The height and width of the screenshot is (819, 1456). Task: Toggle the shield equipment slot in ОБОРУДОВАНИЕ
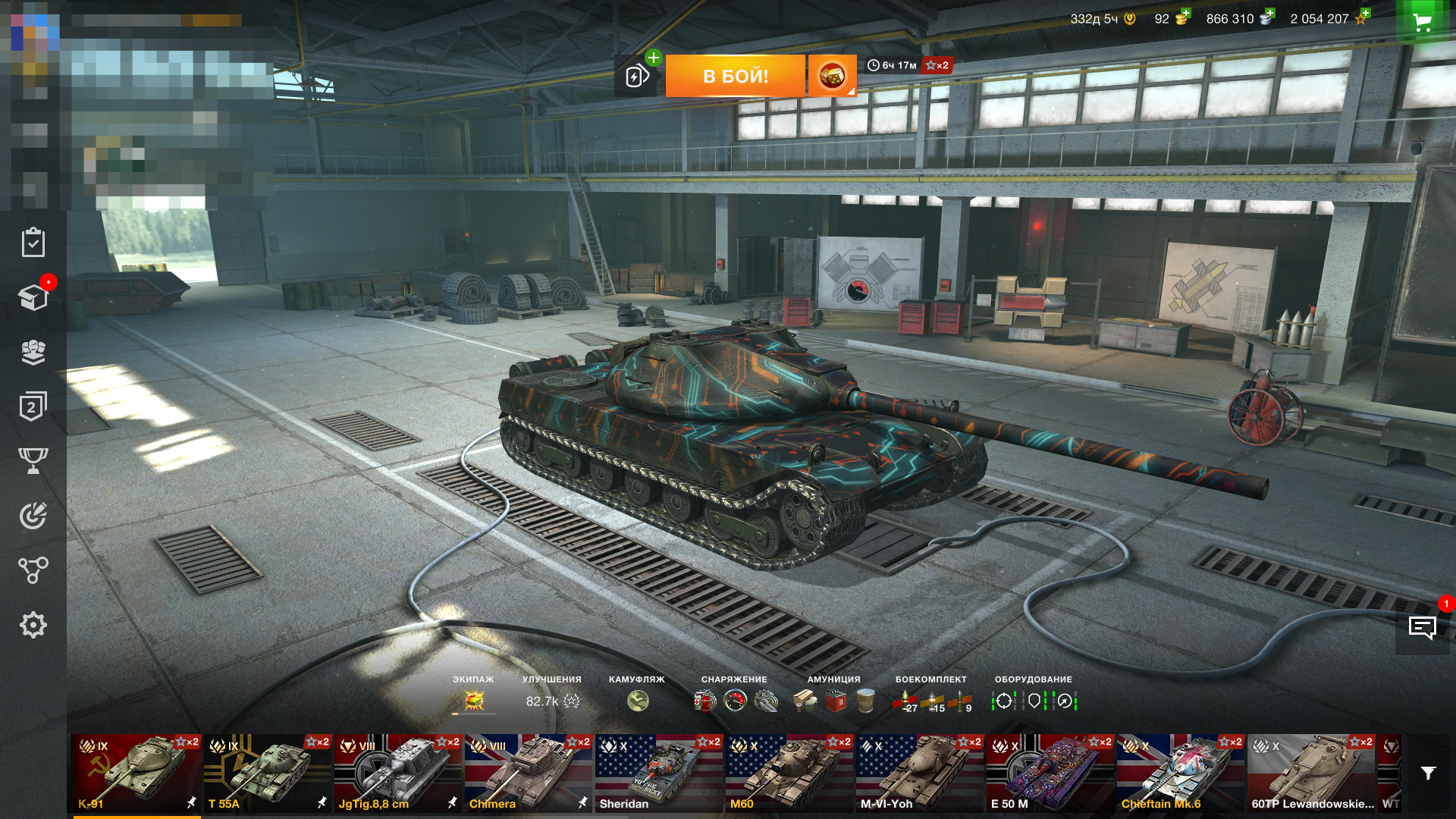1034,702
